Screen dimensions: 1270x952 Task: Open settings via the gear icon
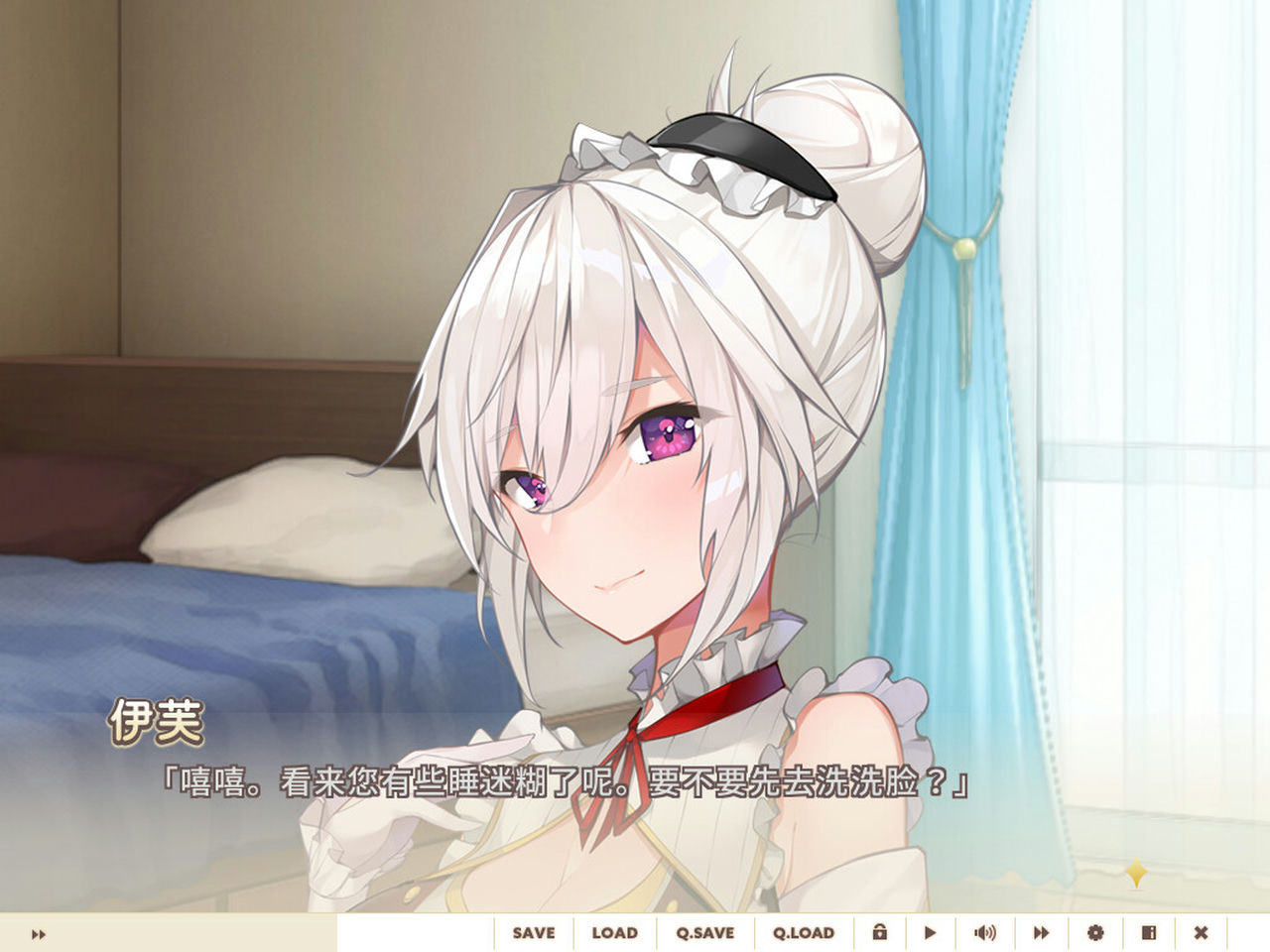coord(1095,933)
